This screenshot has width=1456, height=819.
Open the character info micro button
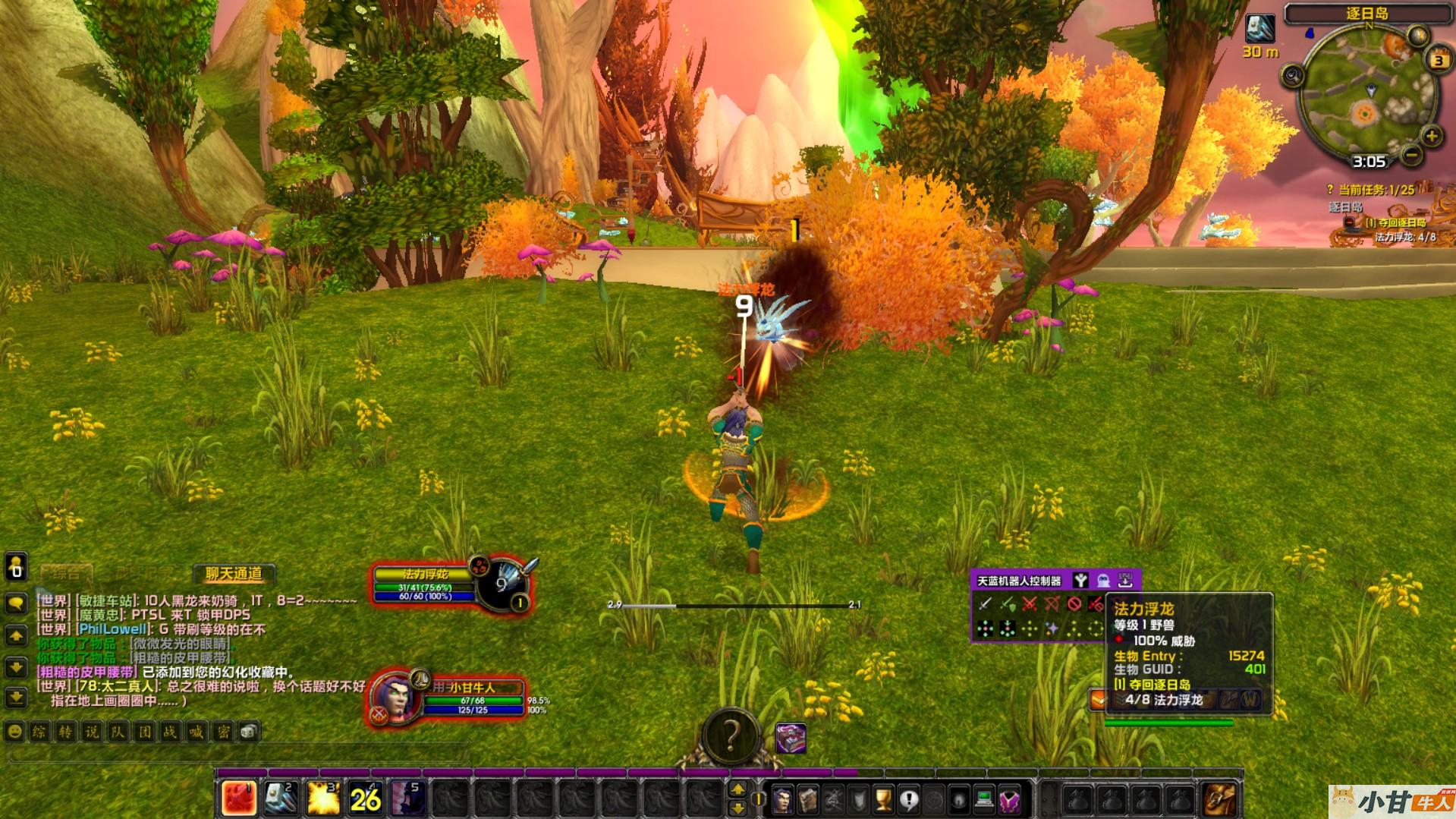[782, 799]
